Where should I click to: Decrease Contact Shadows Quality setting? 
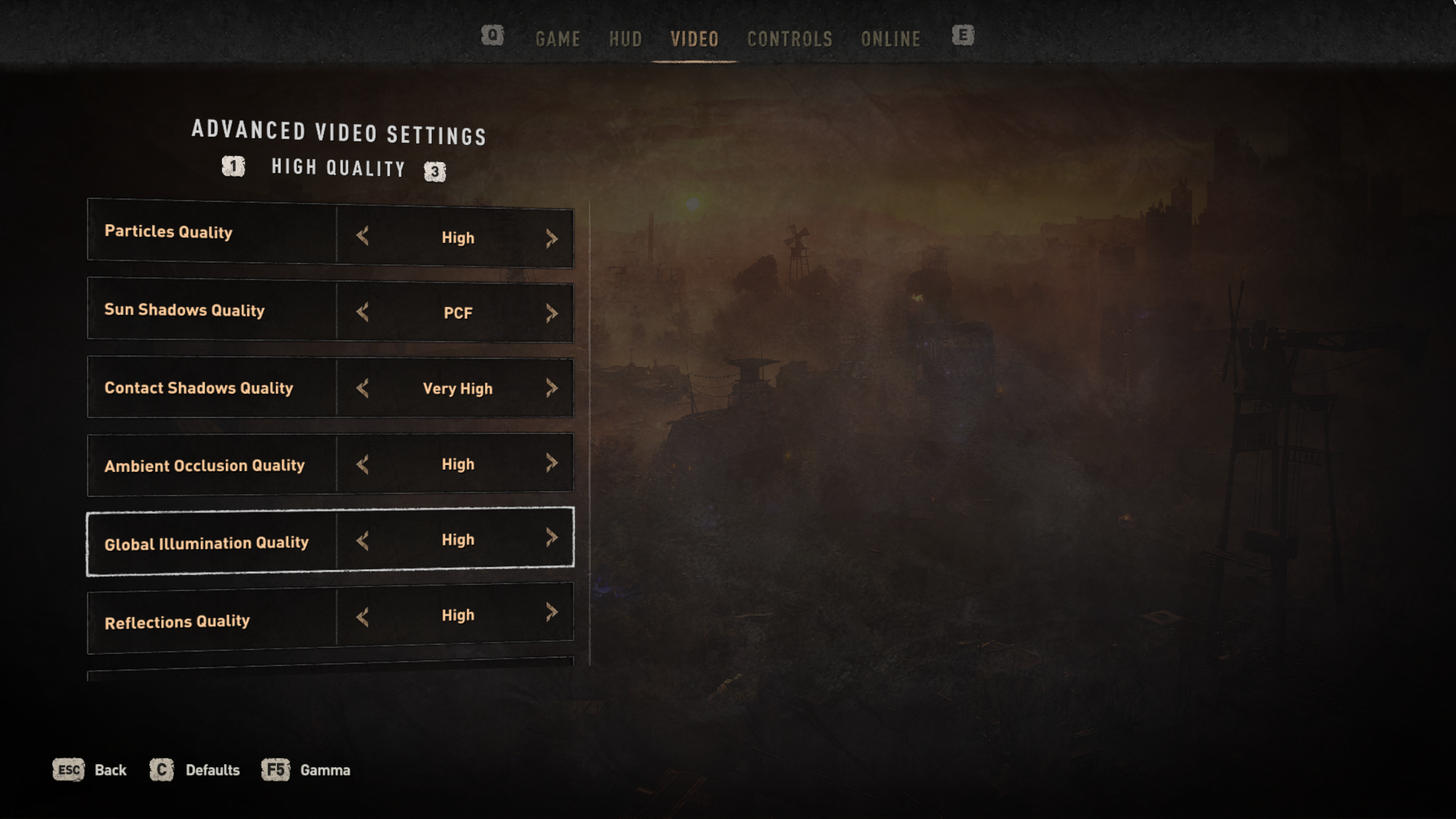point(363,388)
